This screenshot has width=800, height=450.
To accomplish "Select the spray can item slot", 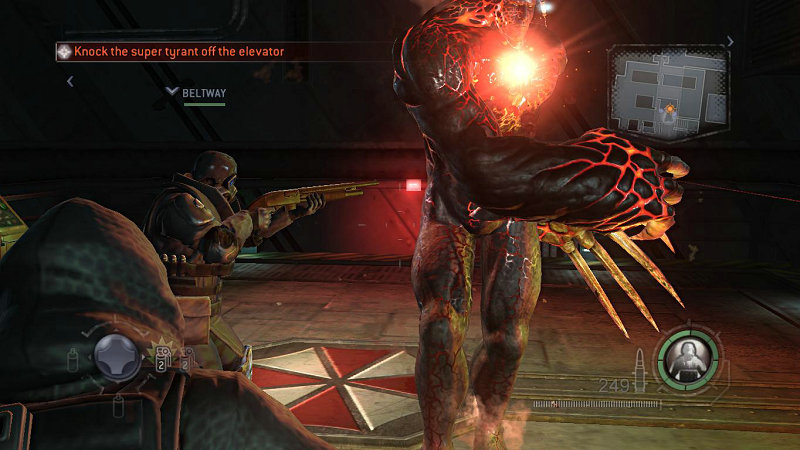I will tap(73, 357).
